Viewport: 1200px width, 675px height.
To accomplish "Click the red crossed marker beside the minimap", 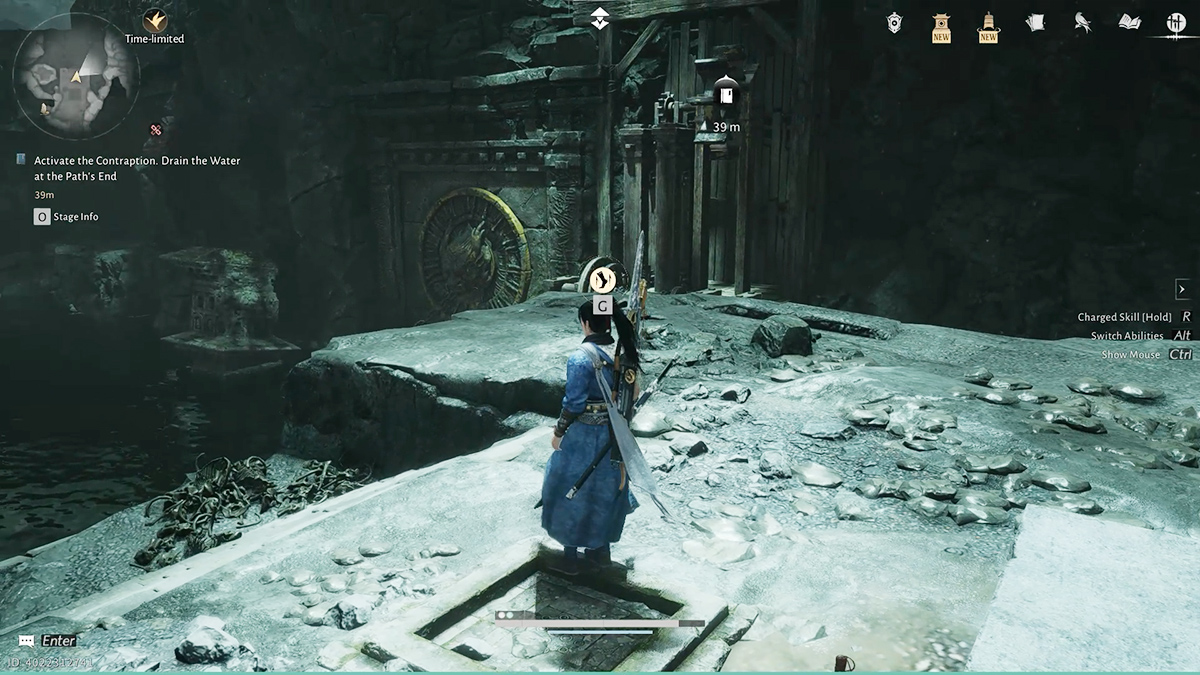I will pos(155,129).
